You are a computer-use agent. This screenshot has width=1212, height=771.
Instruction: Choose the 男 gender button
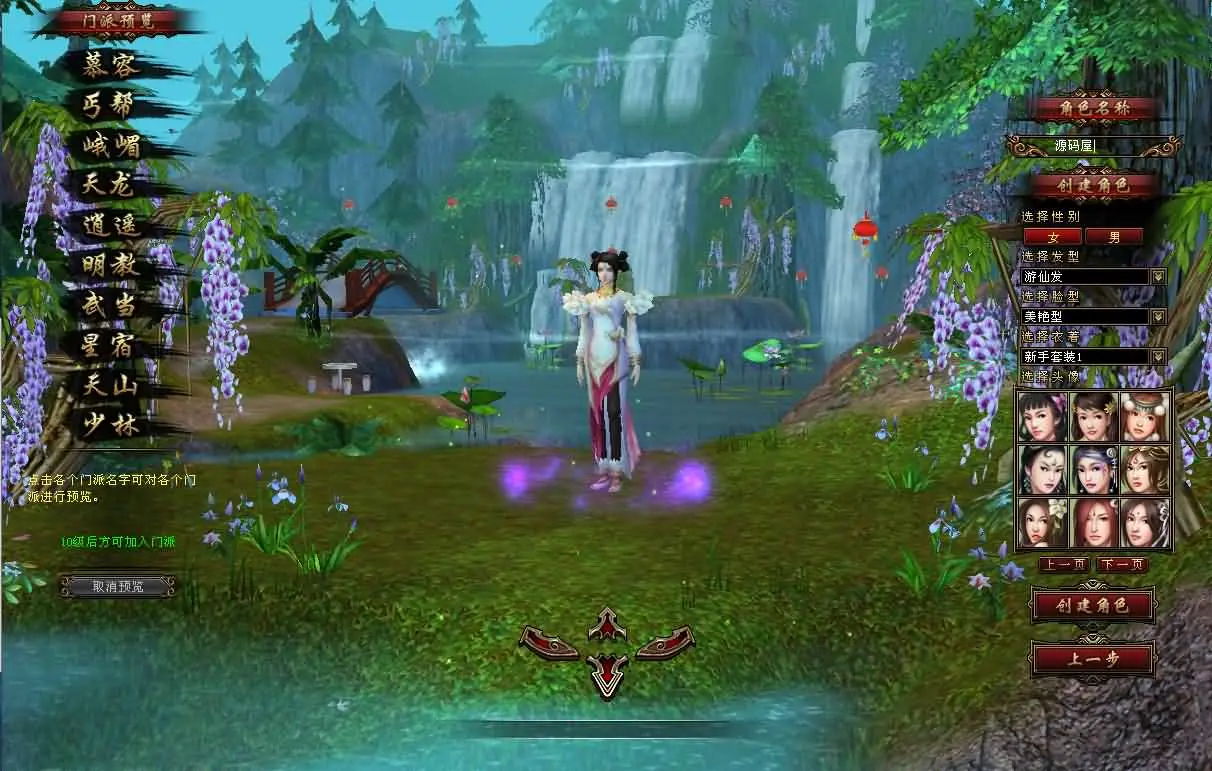click(1114, 237)
